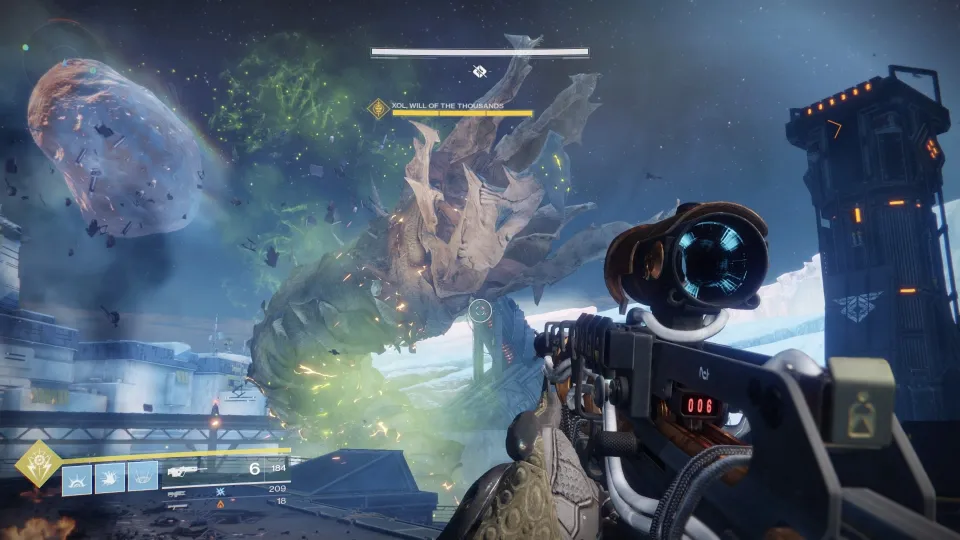Screen dimensions: 960x540
Task: Trigger the class ability rift icon
Action: tap(143, 478)
